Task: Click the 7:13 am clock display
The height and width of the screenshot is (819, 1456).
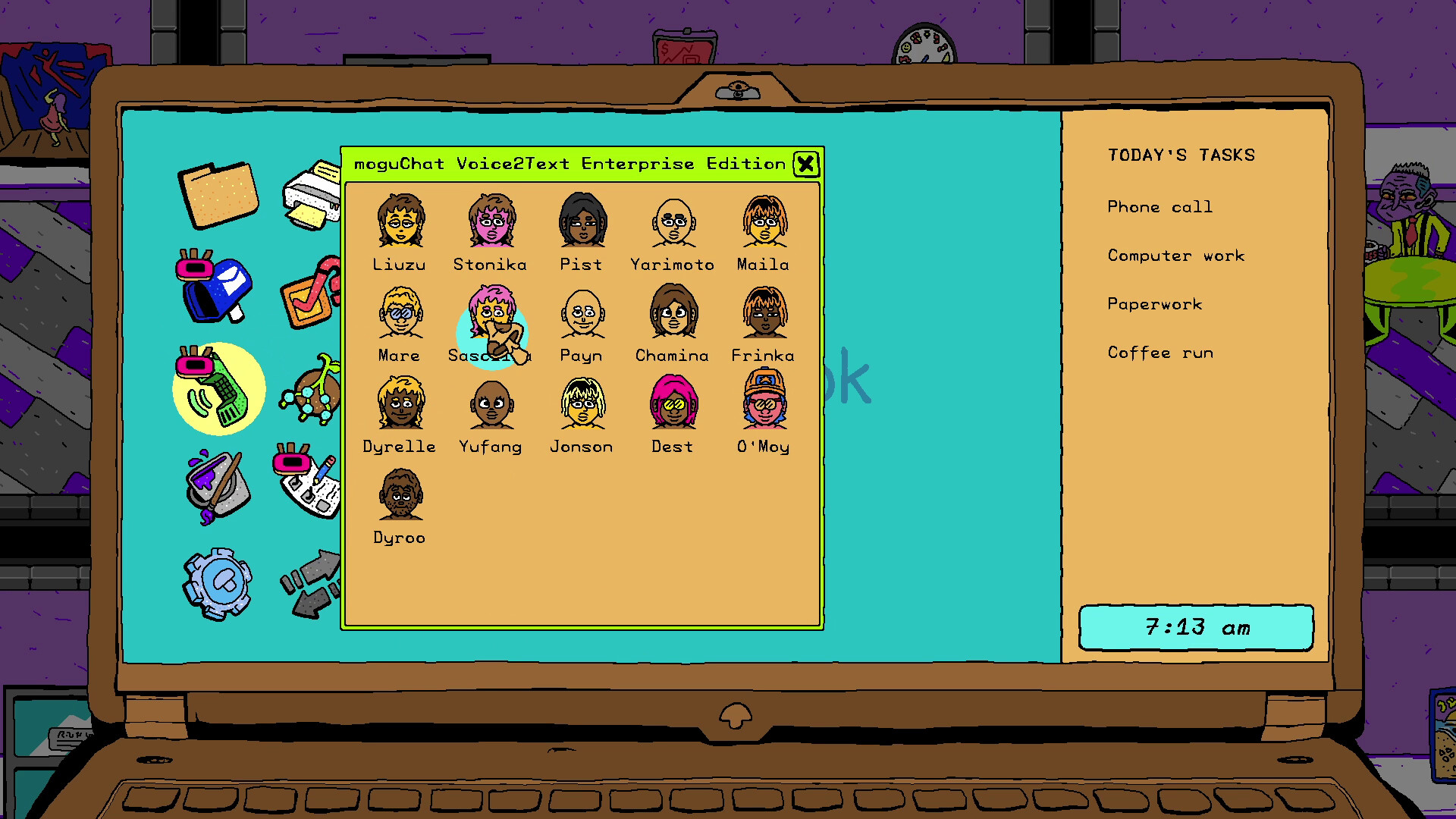Action: [x=1197, y=627]
